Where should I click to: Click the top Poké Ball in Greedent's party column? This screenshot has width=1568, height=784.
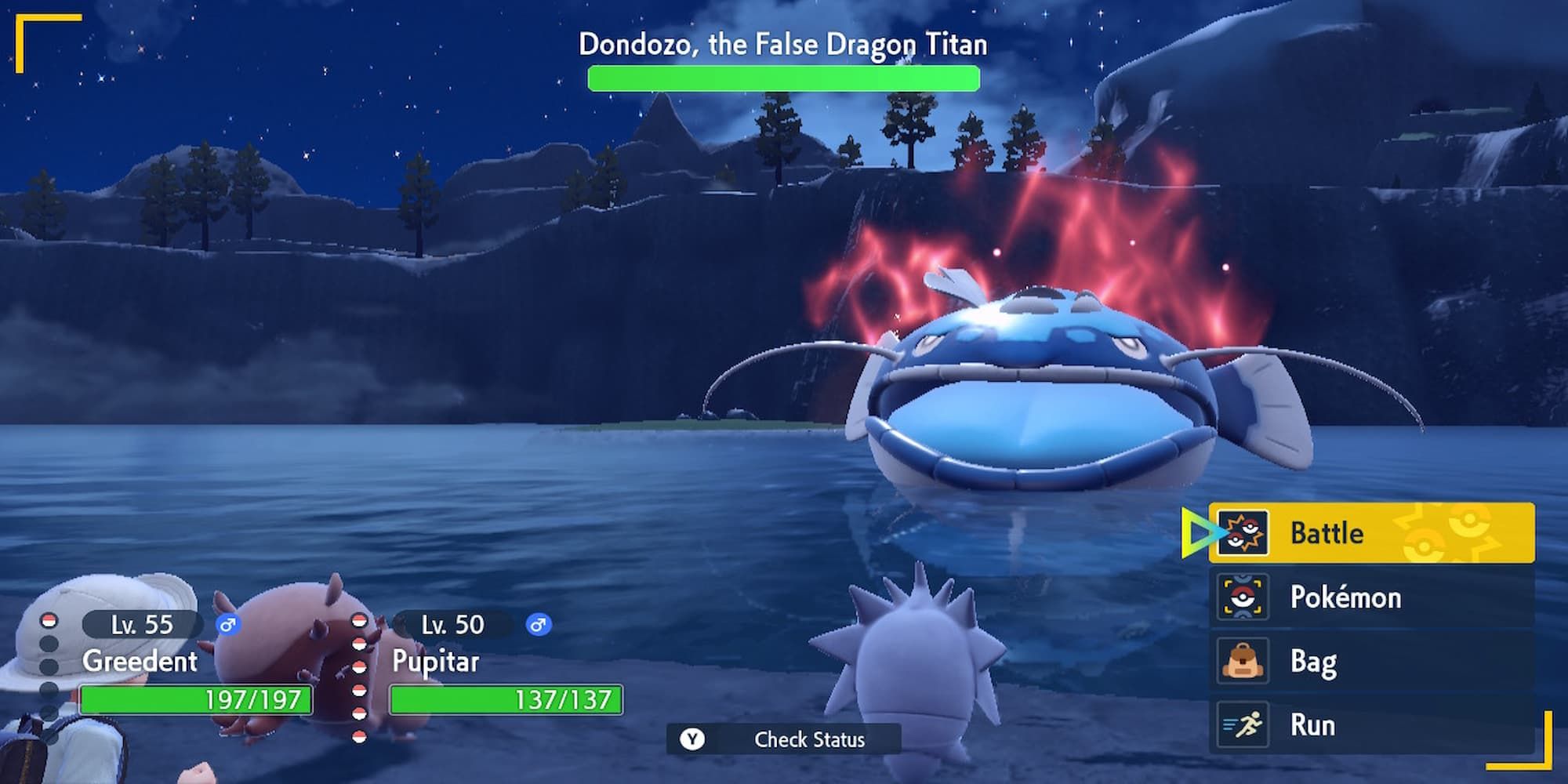[x=47, y=619]
